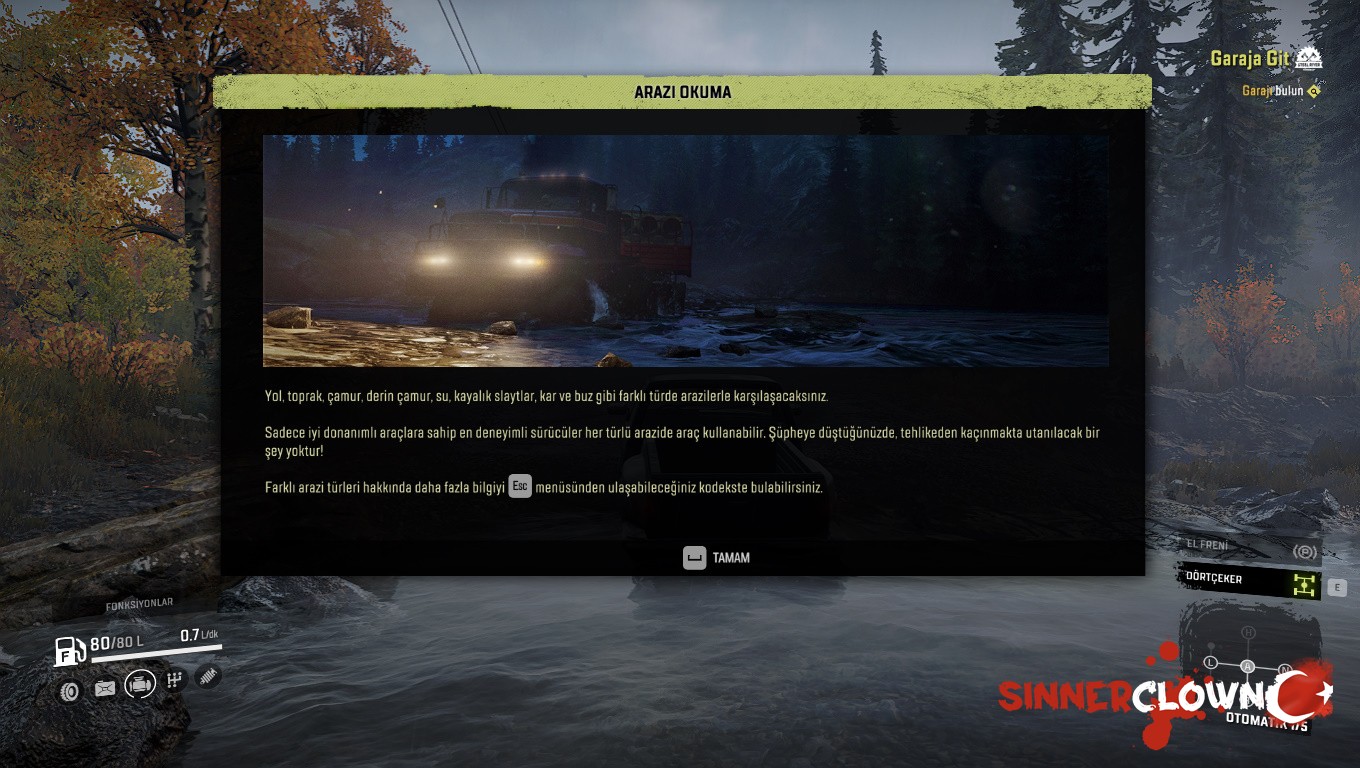Image resolution: width=1360 pixels, height=768 pixels.
Task: Click the fuel pump icon
Action: 68,651
